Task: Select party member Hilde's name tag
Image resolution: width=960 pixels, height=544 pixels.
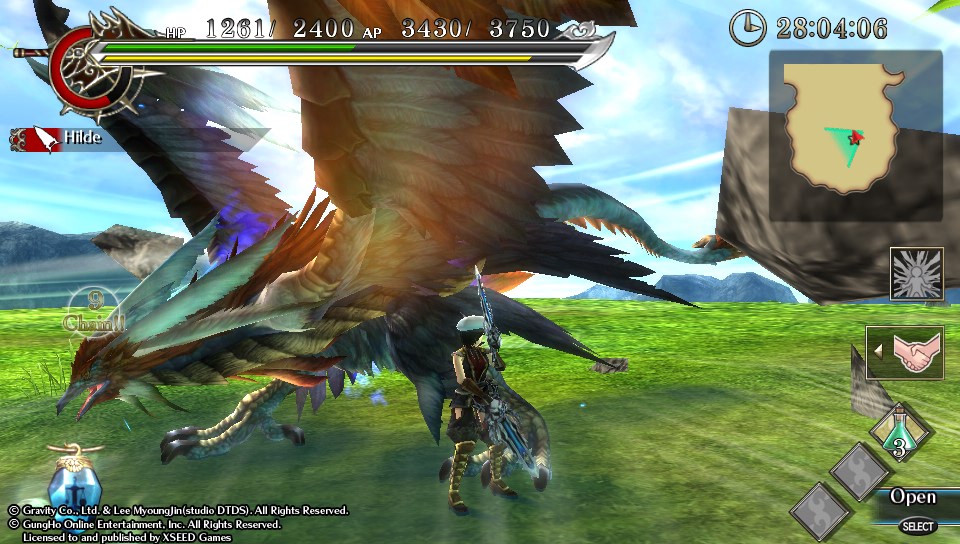Action: coord(57,137)
